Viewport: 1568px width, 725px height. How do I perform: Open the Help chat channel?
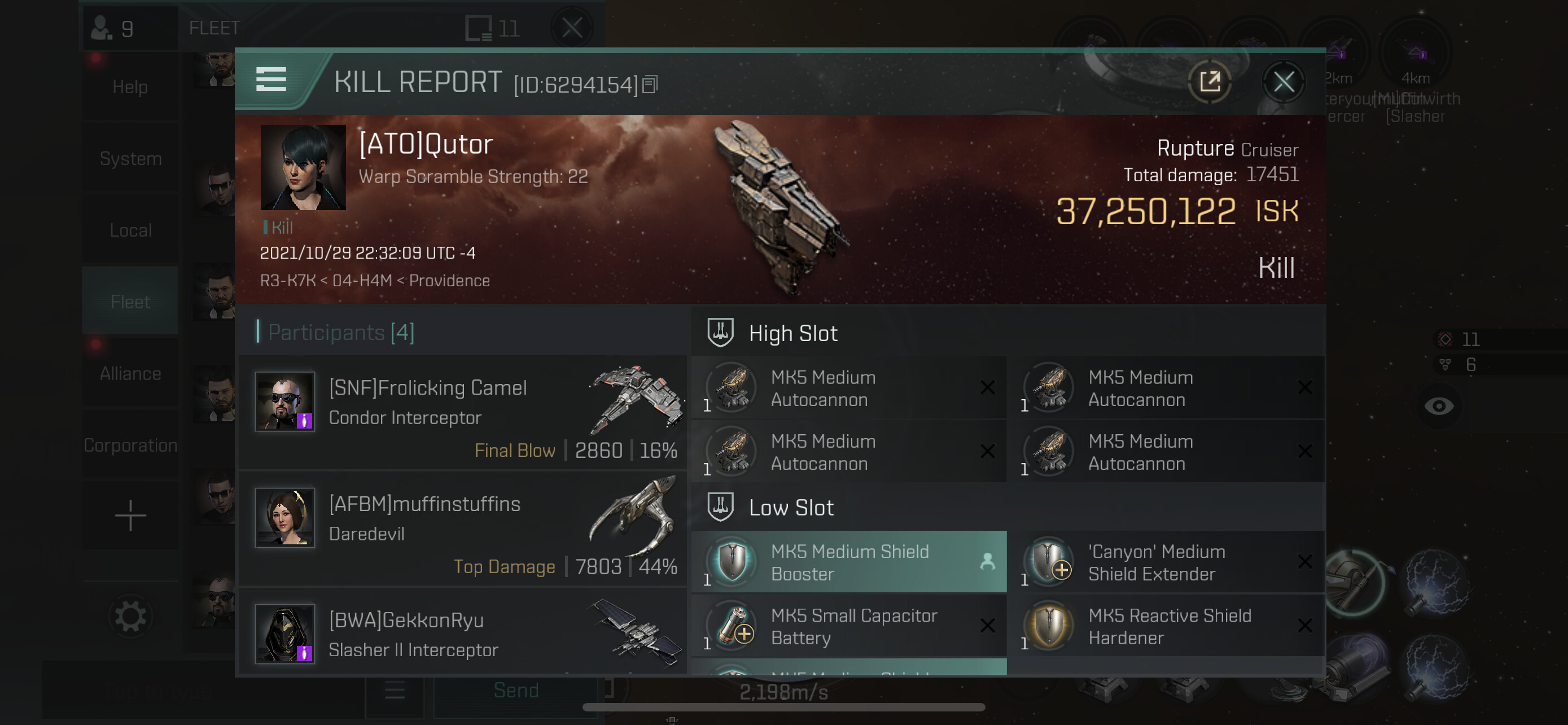[x=130, y=87]
